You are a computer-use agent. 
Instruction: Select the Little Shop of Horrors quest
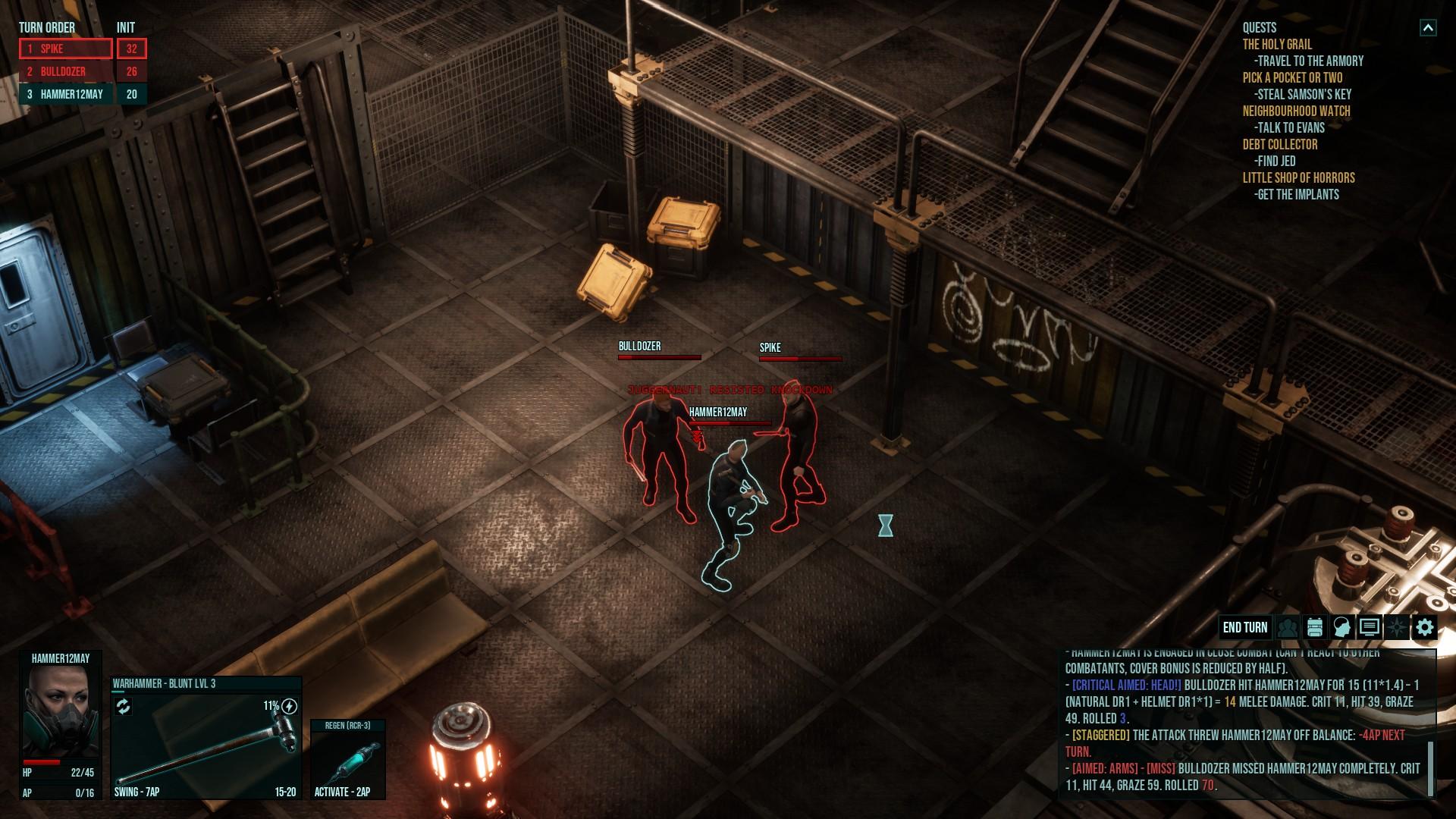click(1298, 178)
